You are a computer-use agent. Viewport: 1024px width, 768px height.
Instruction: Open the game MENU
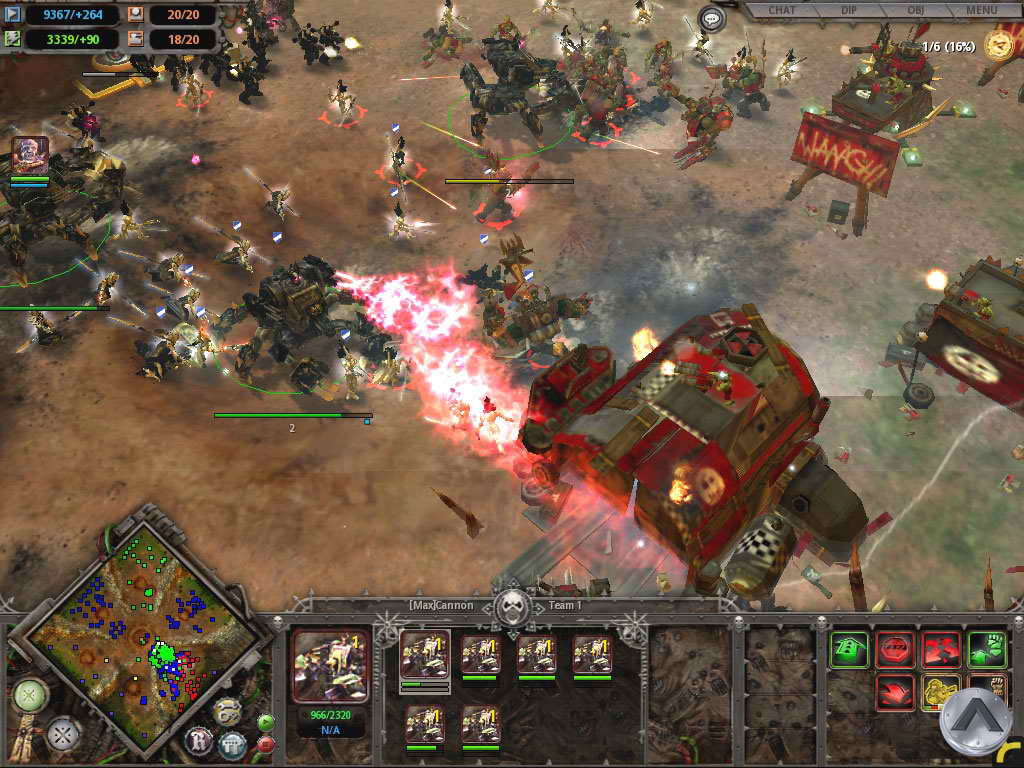point(981,11)
